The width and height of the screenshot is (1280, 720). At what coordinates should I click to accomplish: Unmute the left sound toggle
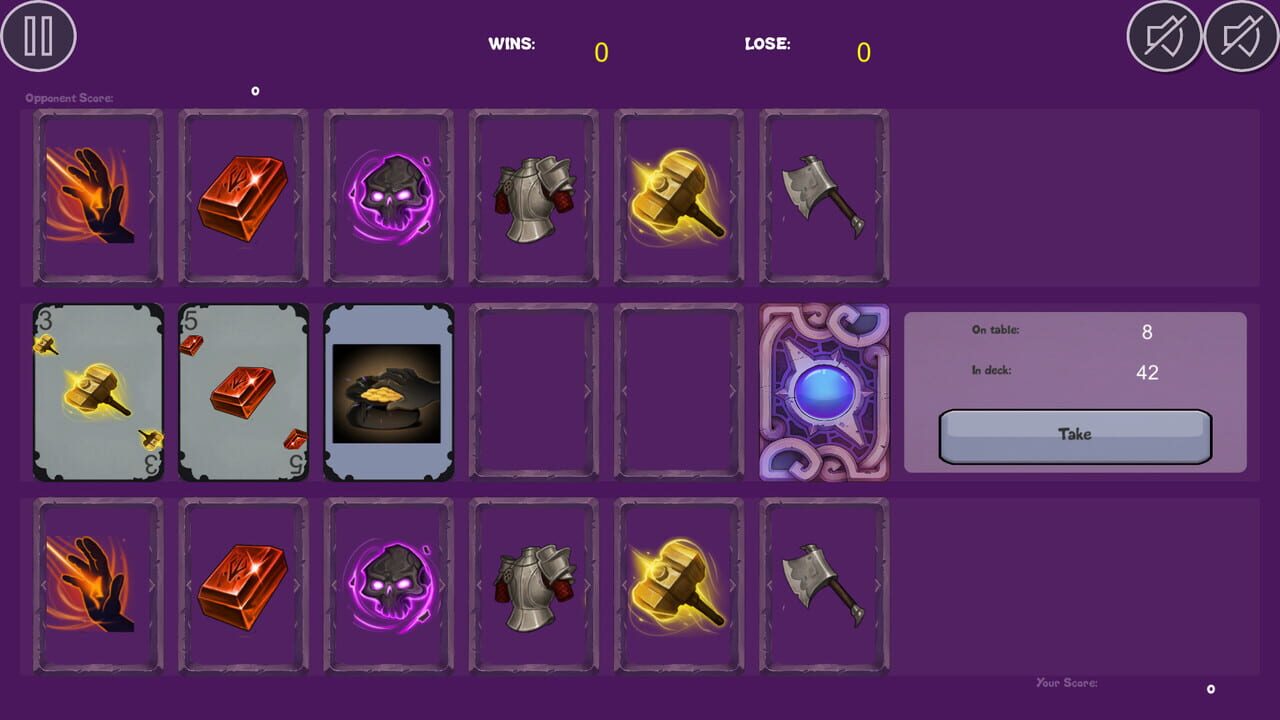click(1166, 38)
